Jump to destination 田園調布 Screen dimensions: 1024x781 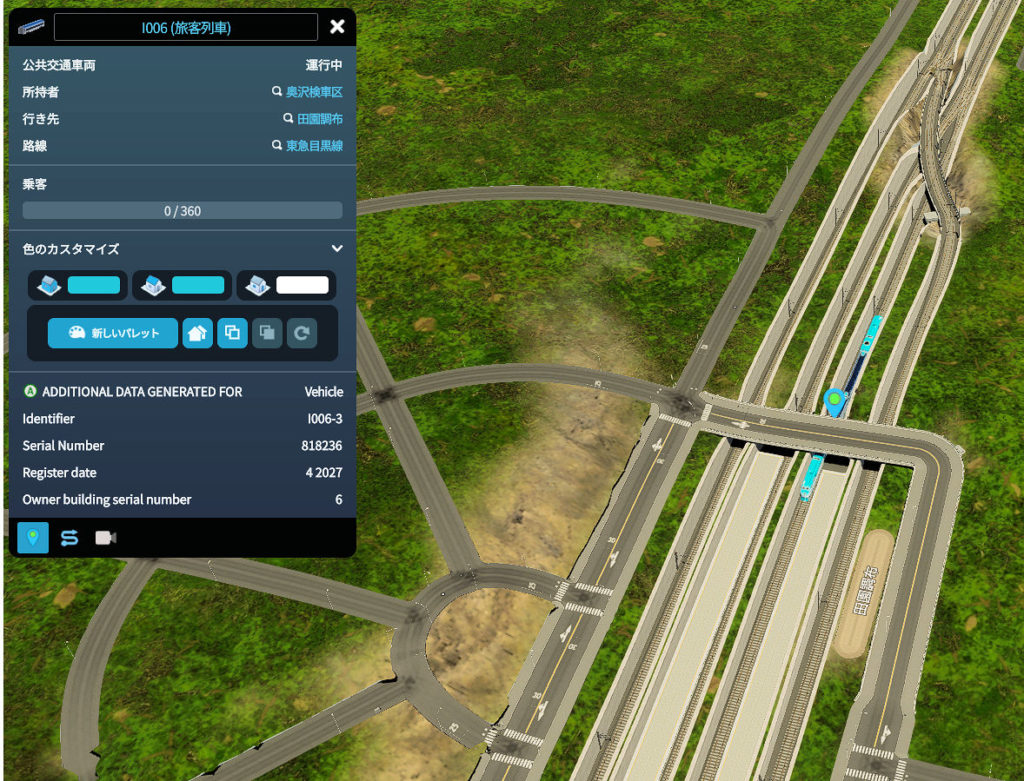(x=319, y=119)
